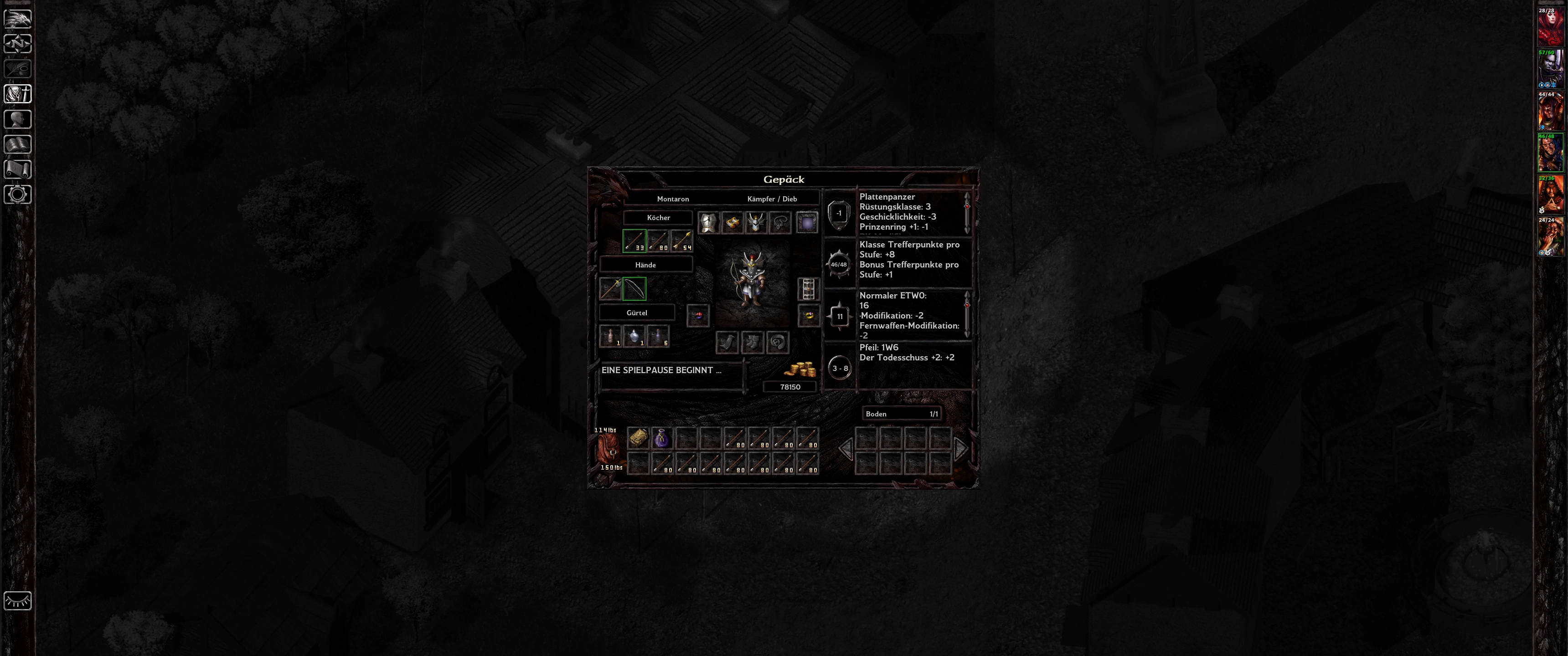Screen dimensions: 1568x656
Task: Select the halberd weapon slot
Action: pyautogui.click(x=610, y=289)
